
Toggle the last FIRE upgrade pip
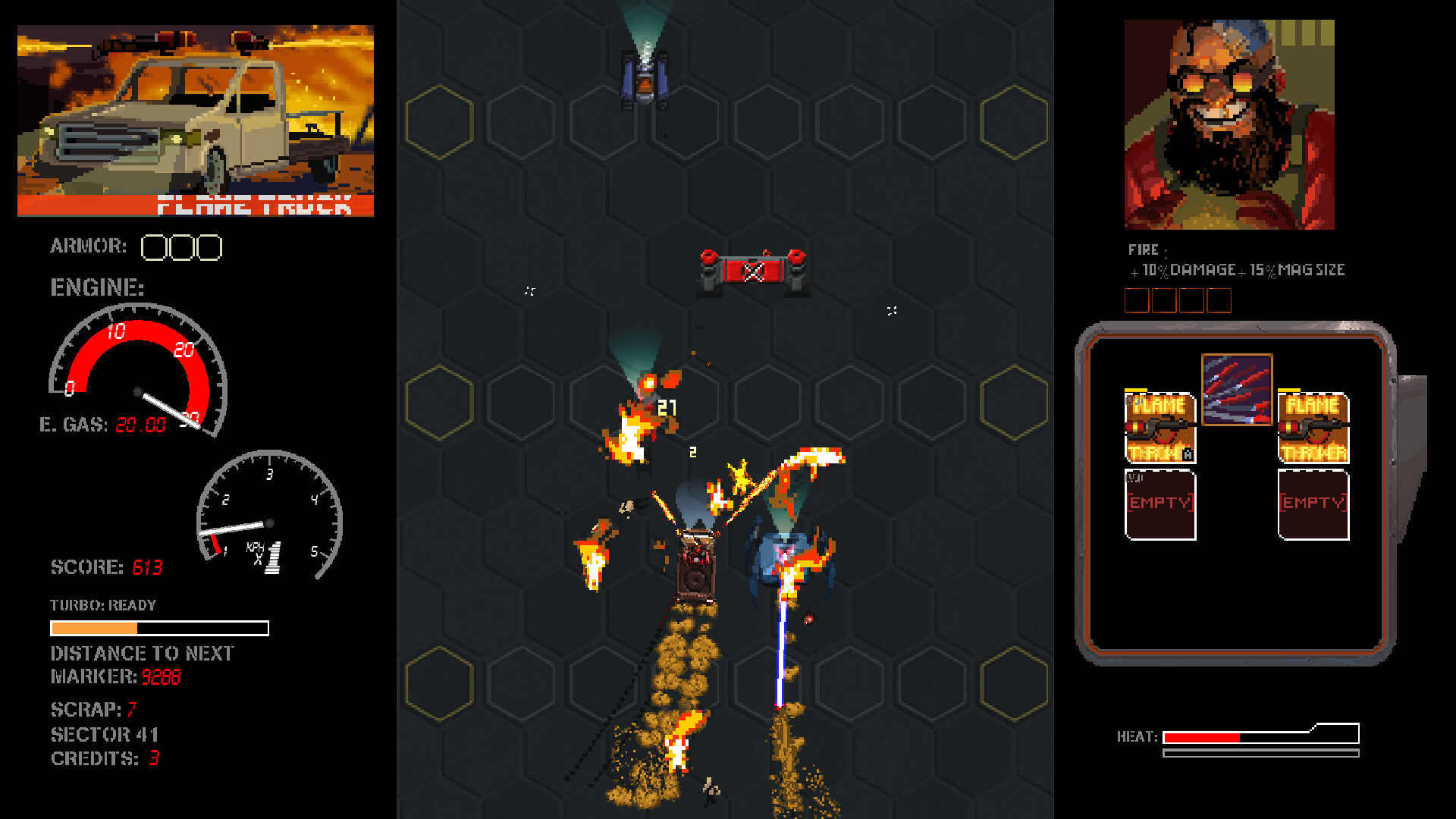point(1219,300)
